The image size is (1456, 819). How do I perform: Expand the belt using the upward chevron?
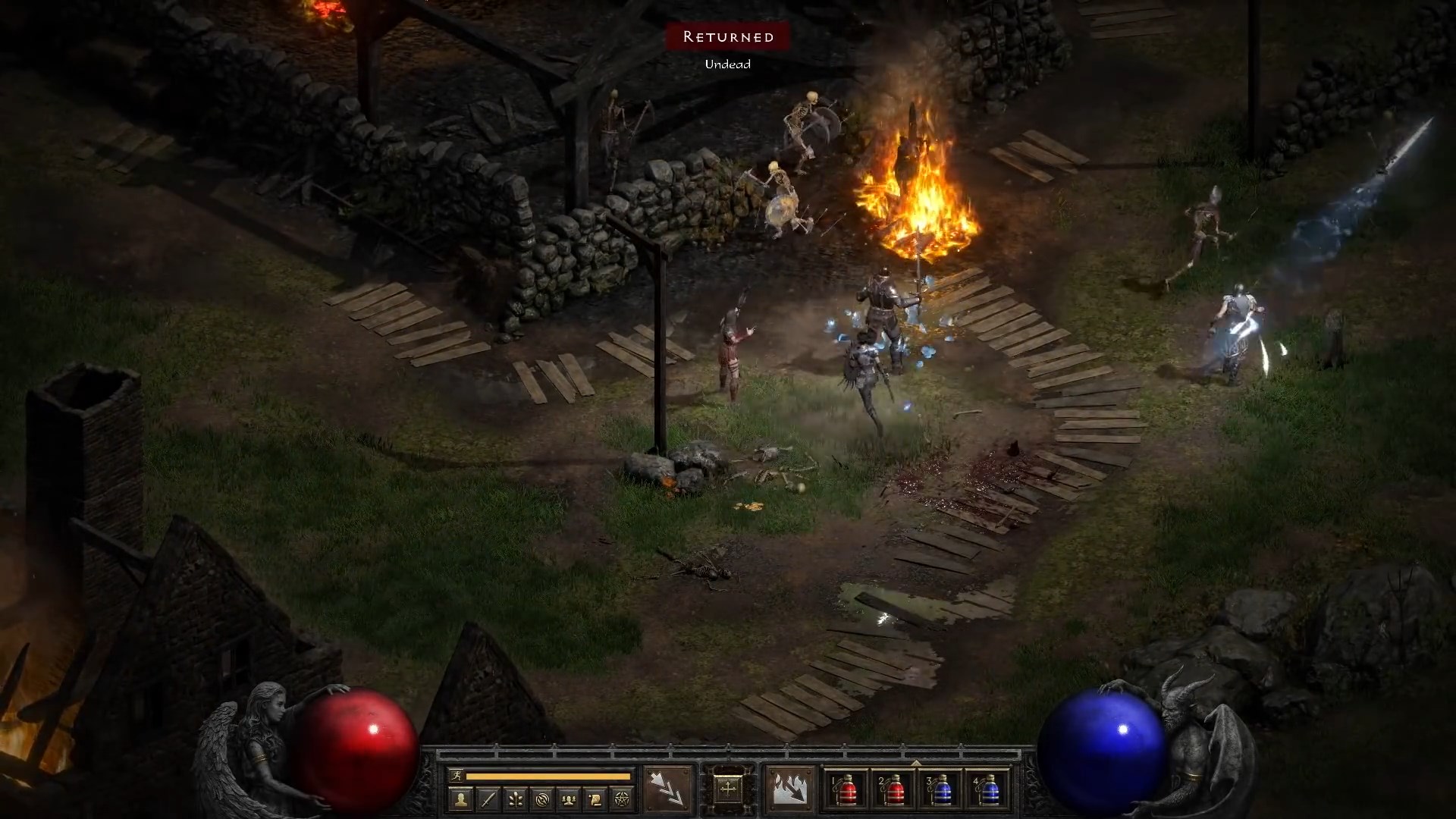(918, 761)
